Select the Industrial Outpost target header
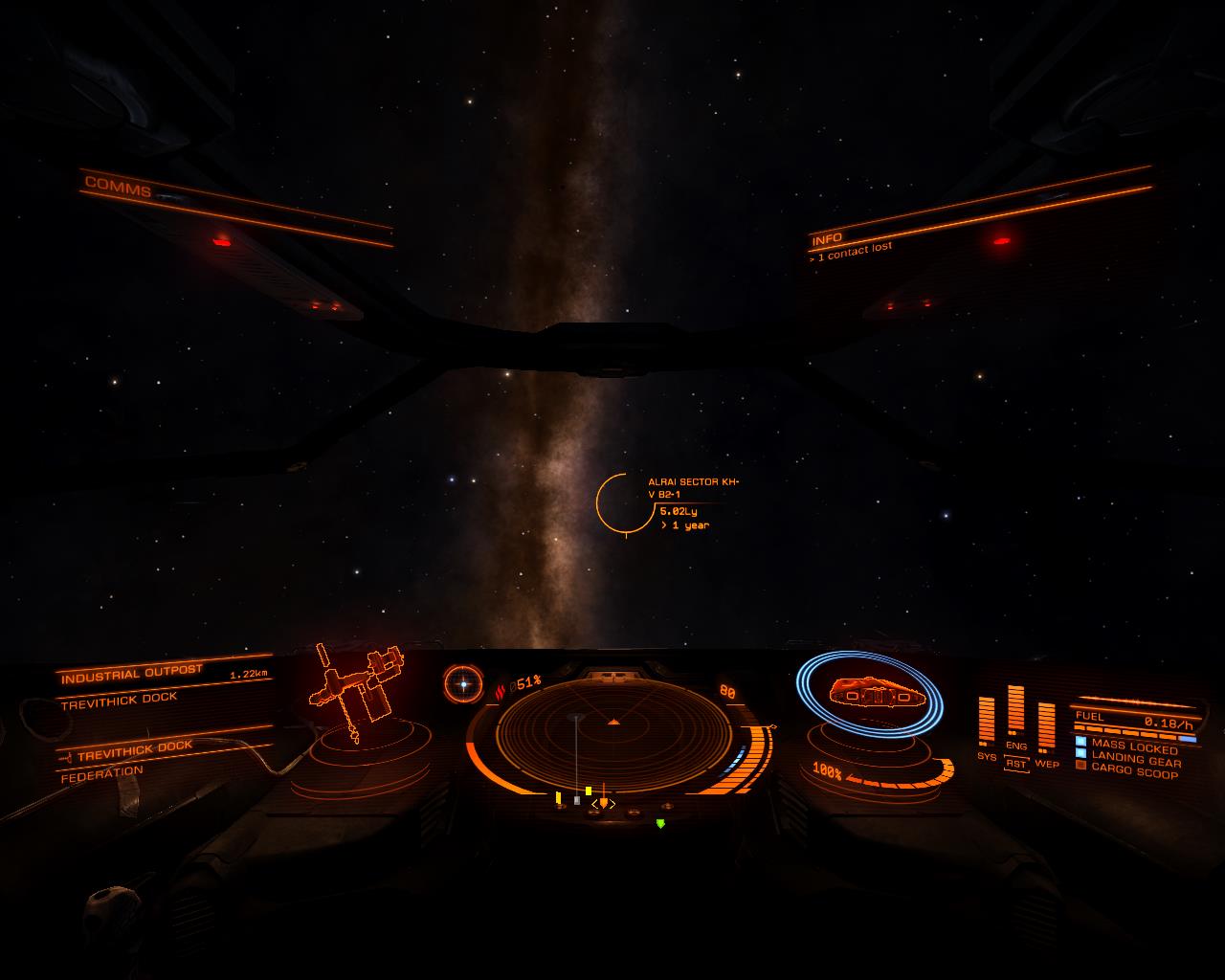The image size is (1225, 980). coord(132,675)
